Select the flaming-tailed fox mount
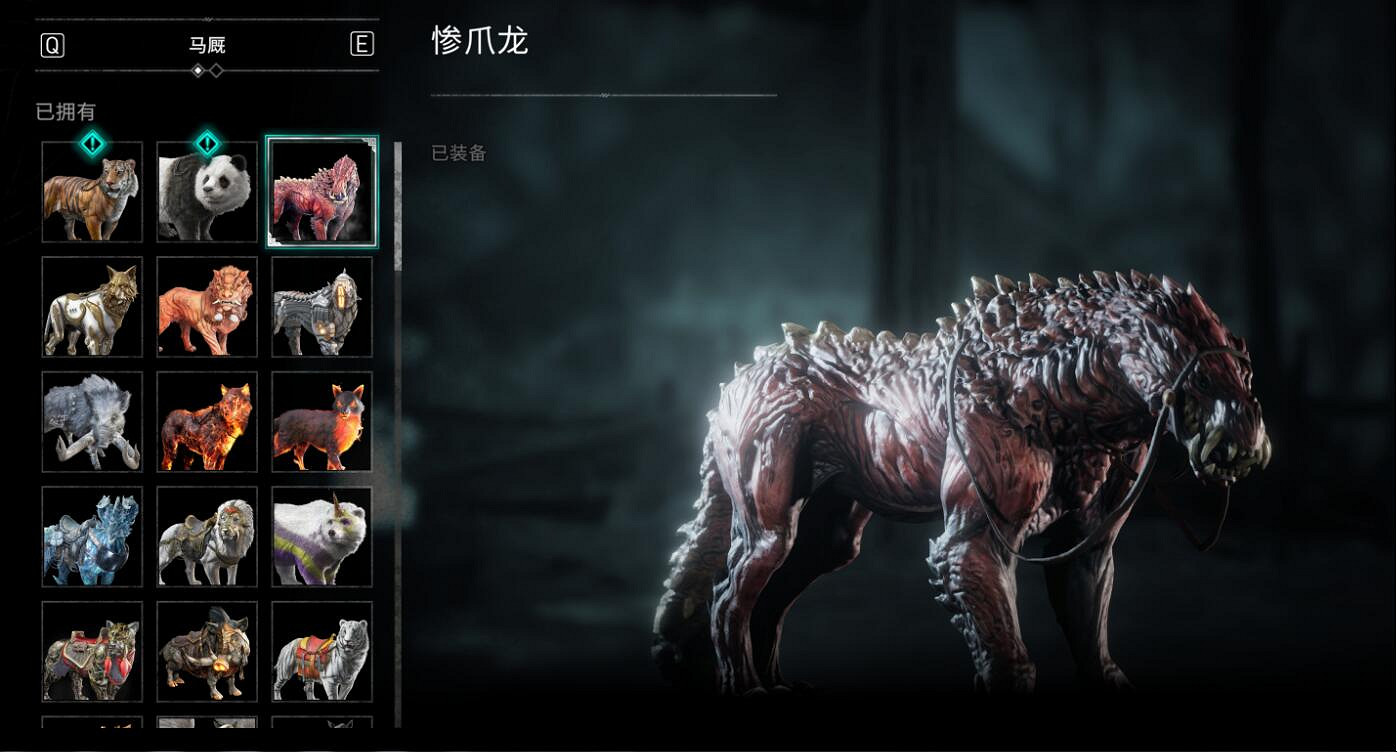This screenshot has width=1397, height=752. (321, 421)
